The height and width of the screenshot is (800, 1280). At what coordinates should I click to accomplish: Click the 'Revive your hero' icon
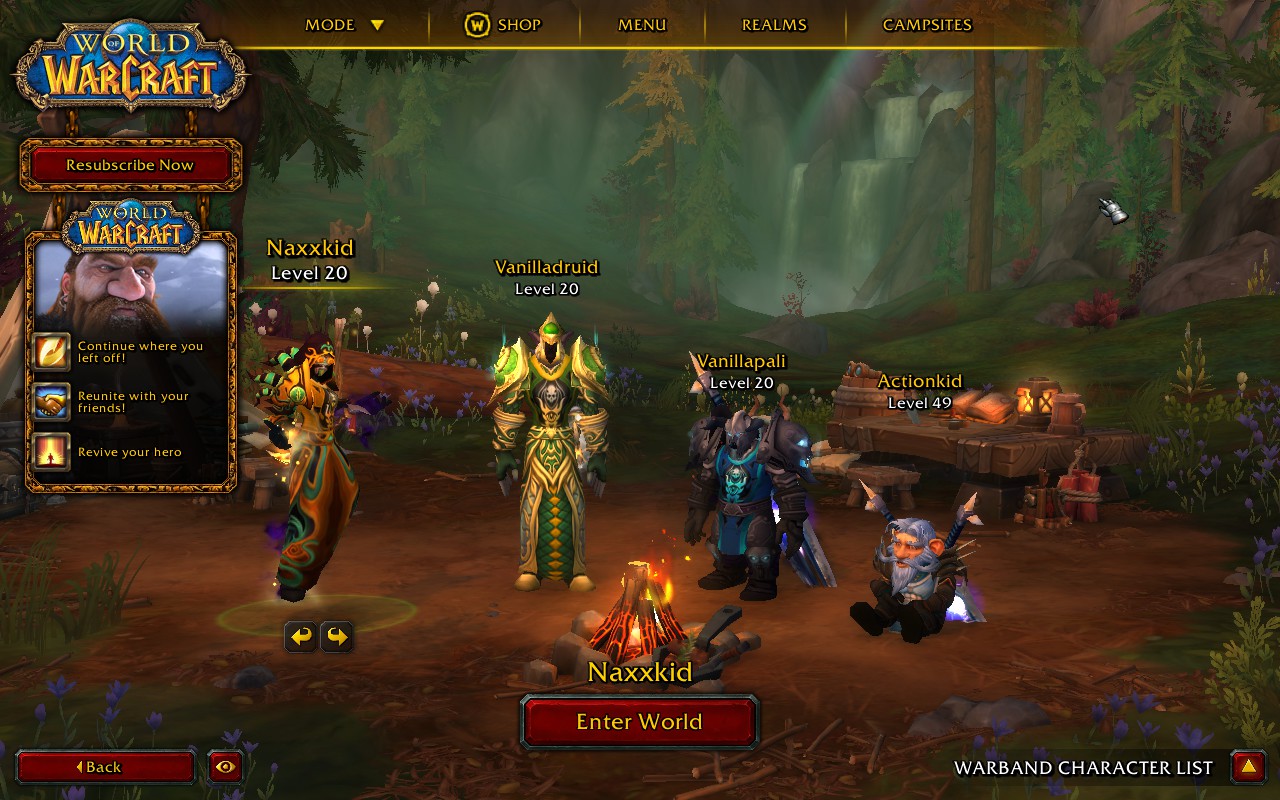pyautogui.click(x=51, y=452)
